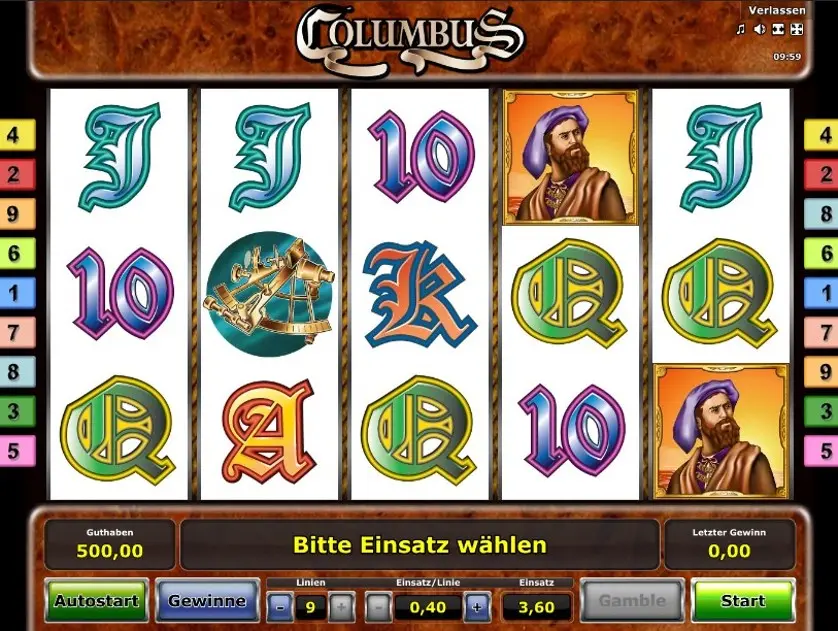This screenshot has height=631, width=838.
Task: Activate the Autostart button
Action: pos(97,601)
